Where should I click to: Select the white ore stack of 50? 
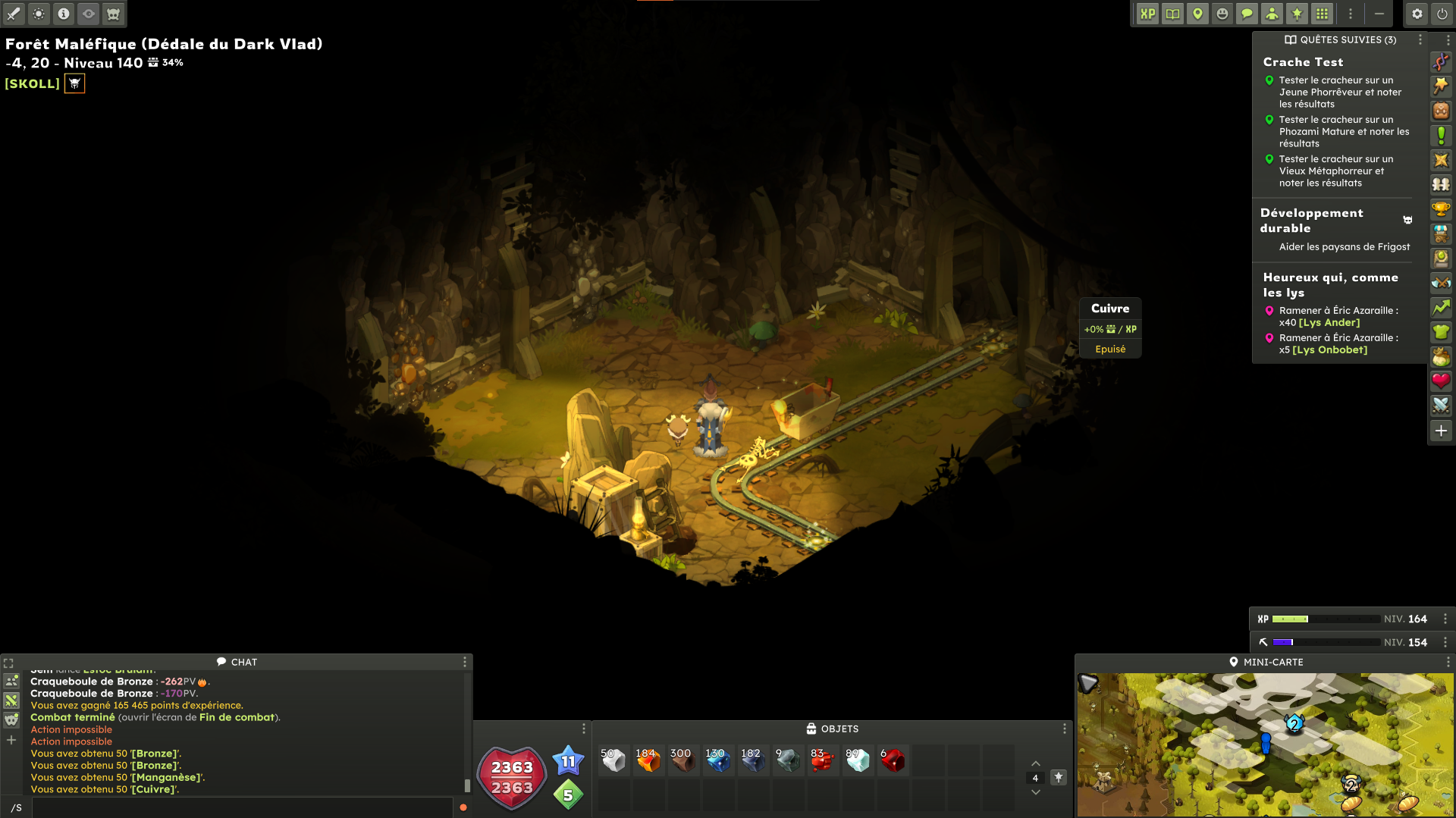pos(613,760)
